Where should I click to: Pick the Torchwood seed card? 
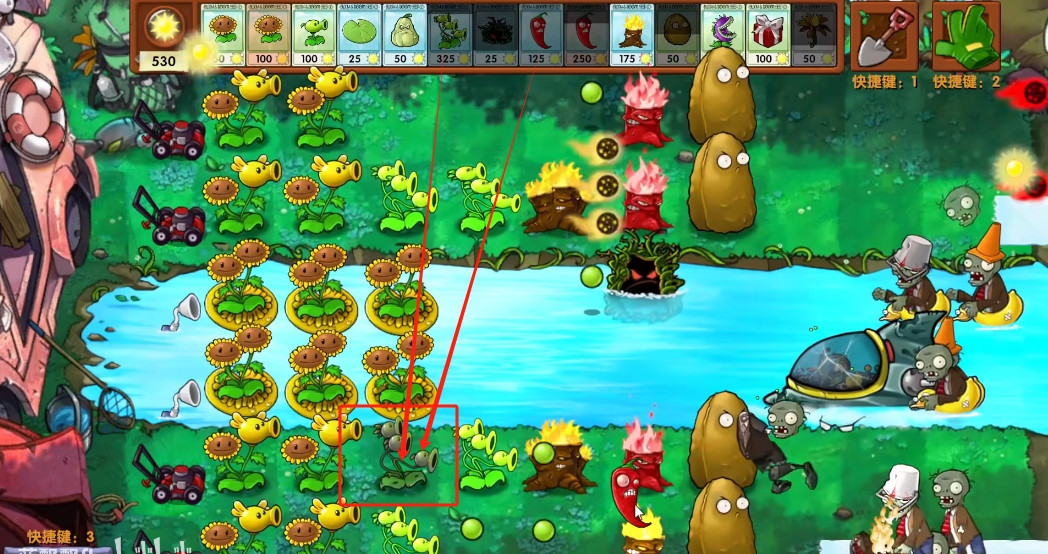632,36
